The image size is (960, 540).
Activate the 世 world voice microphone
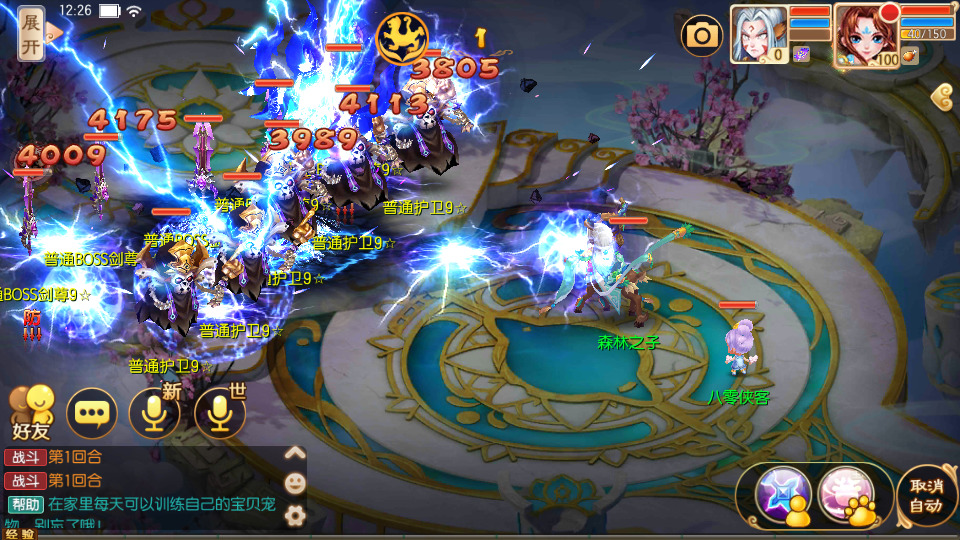[219, 413]
